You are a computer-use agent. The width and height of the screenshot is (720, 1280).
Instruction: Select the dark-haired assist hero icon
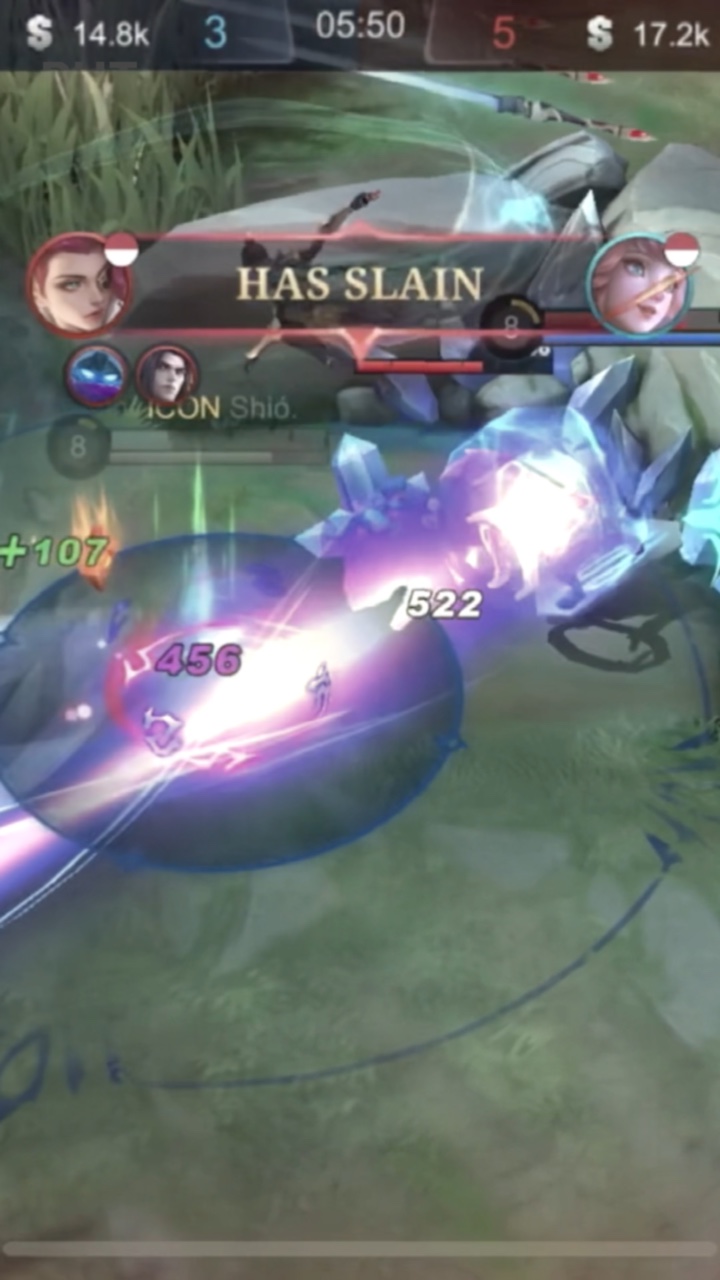[x=166, y=376]
